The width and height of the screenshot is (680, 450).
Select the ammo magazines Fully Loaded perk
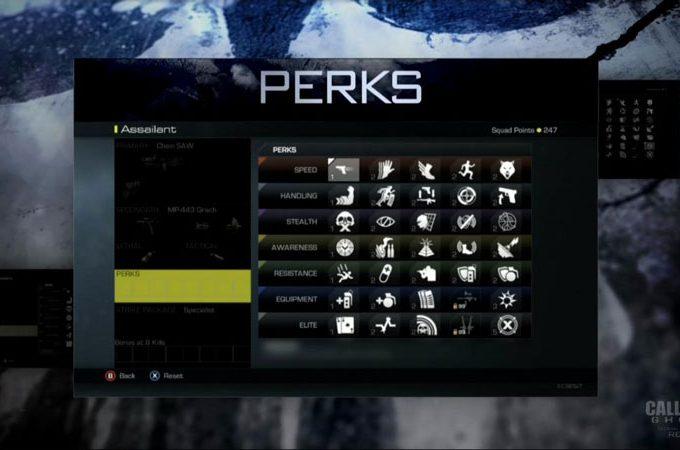click(x=424, y=300)
